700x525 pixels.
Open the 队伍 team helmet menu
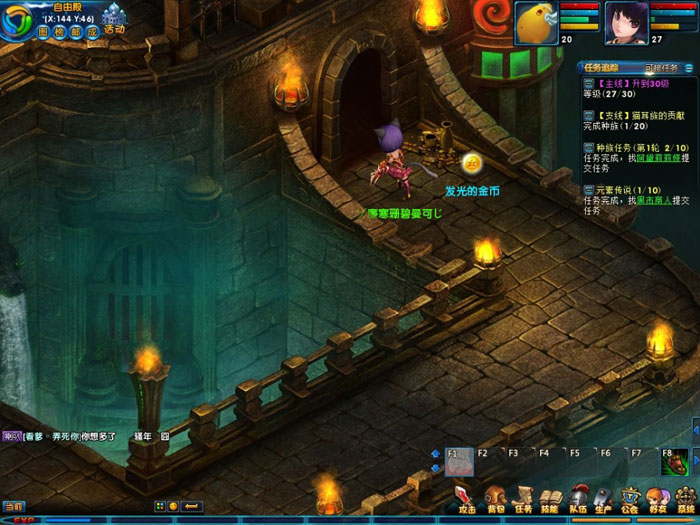click(577, 497)
